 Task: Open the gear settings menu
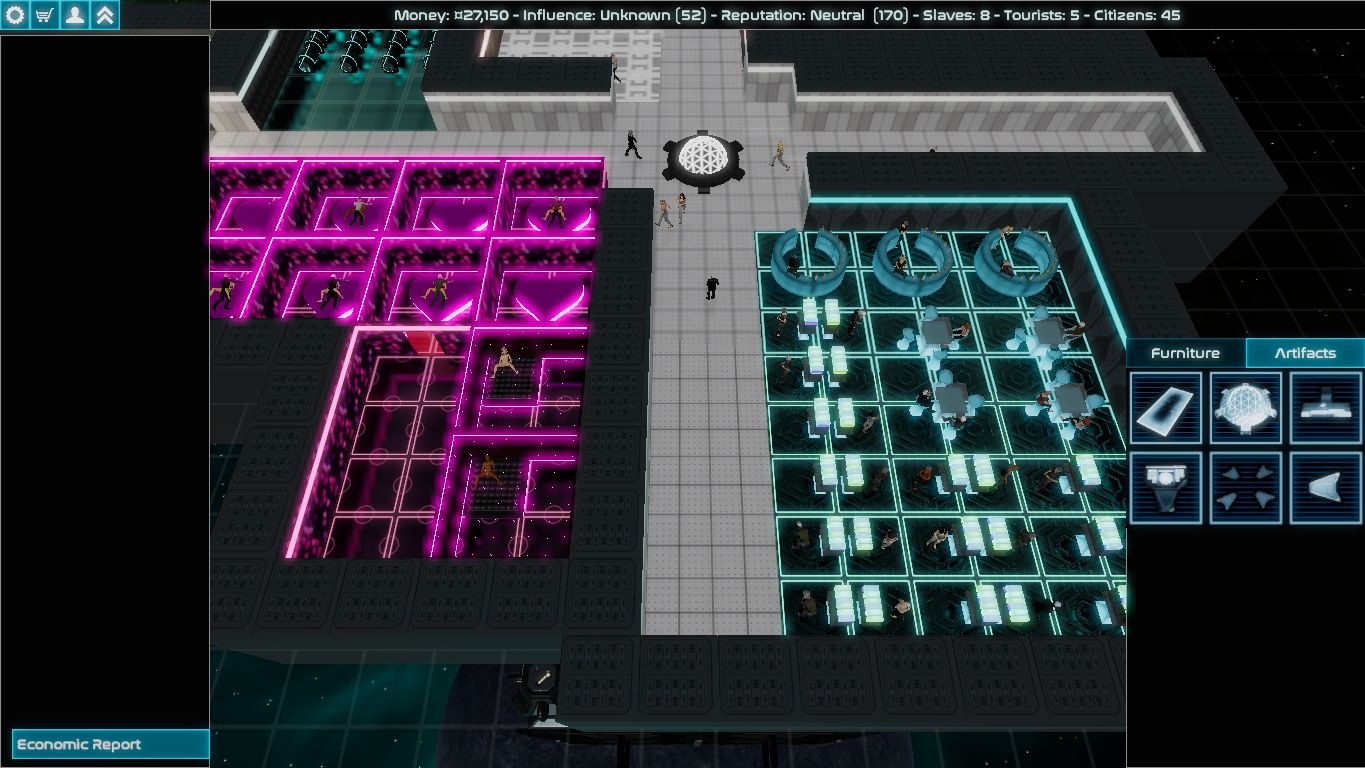tap(15, 15)
